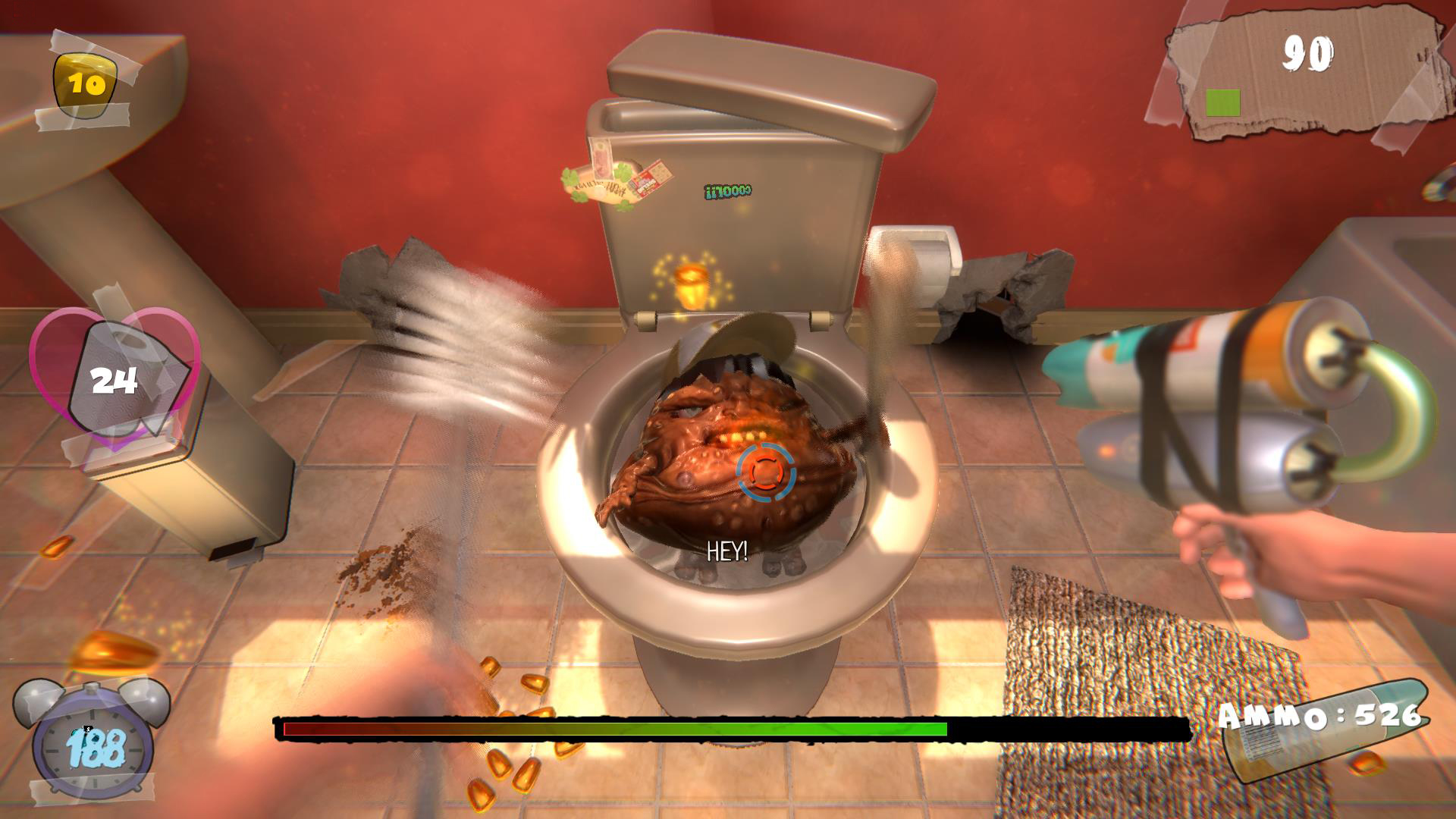Click the red center of the targeting reticle
Viewport: 1456px width, 819px height.
(766, 474)
